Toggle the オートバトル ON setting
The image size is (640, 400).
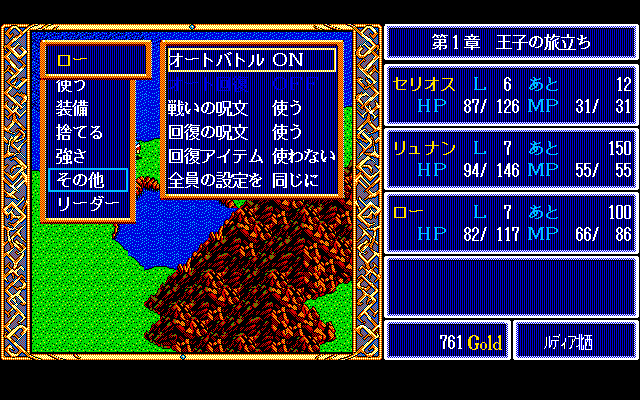[251, 60]
